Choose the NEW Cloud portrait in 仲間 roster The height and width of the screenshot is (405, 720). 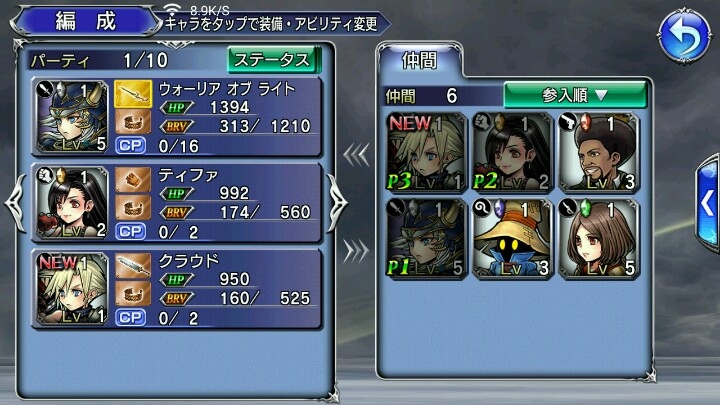pyautogui.click(x=426, y=153)
